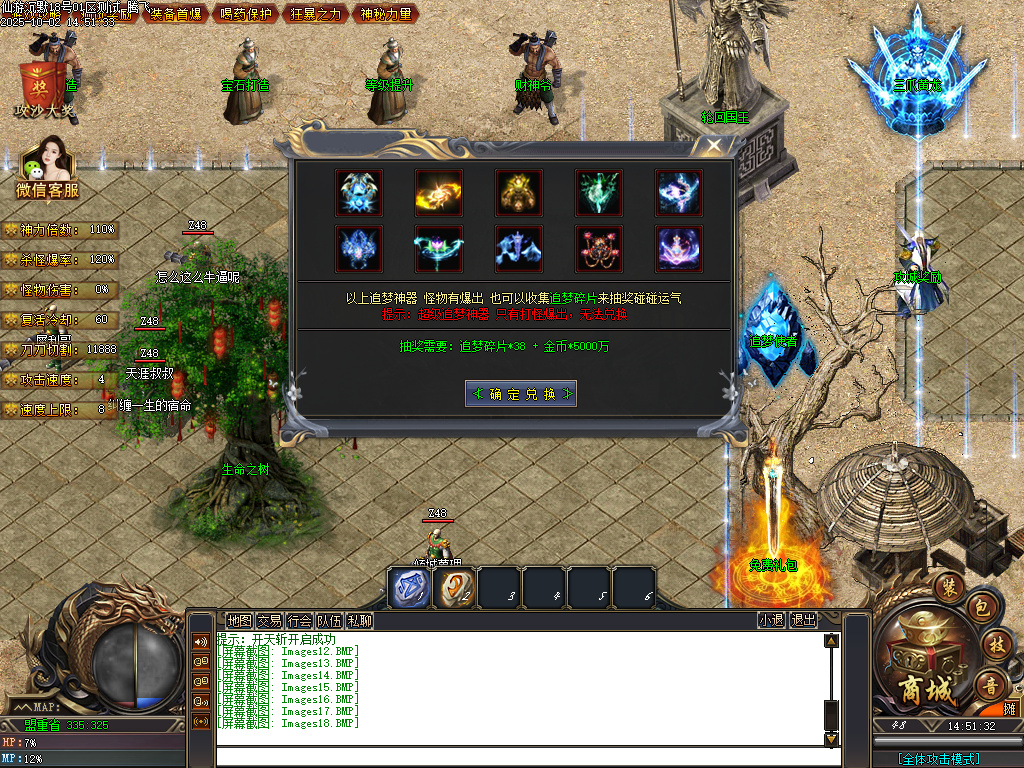Select the red lantern ornament artifact icon
The height and width of the screenshot is (768, 1024).
pyautogui.click(x=599, y=249)
